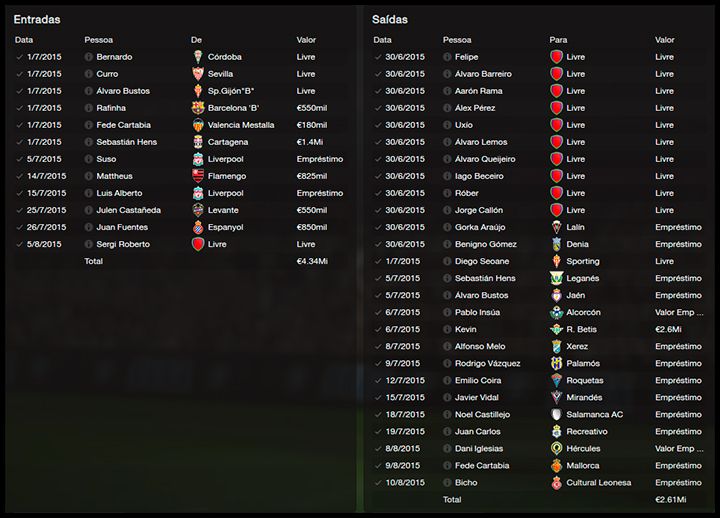The height and width of the screenshot is (518, 720).
Task: Select Diego Seoane in the departures list
Action: (x=484, y=261)
